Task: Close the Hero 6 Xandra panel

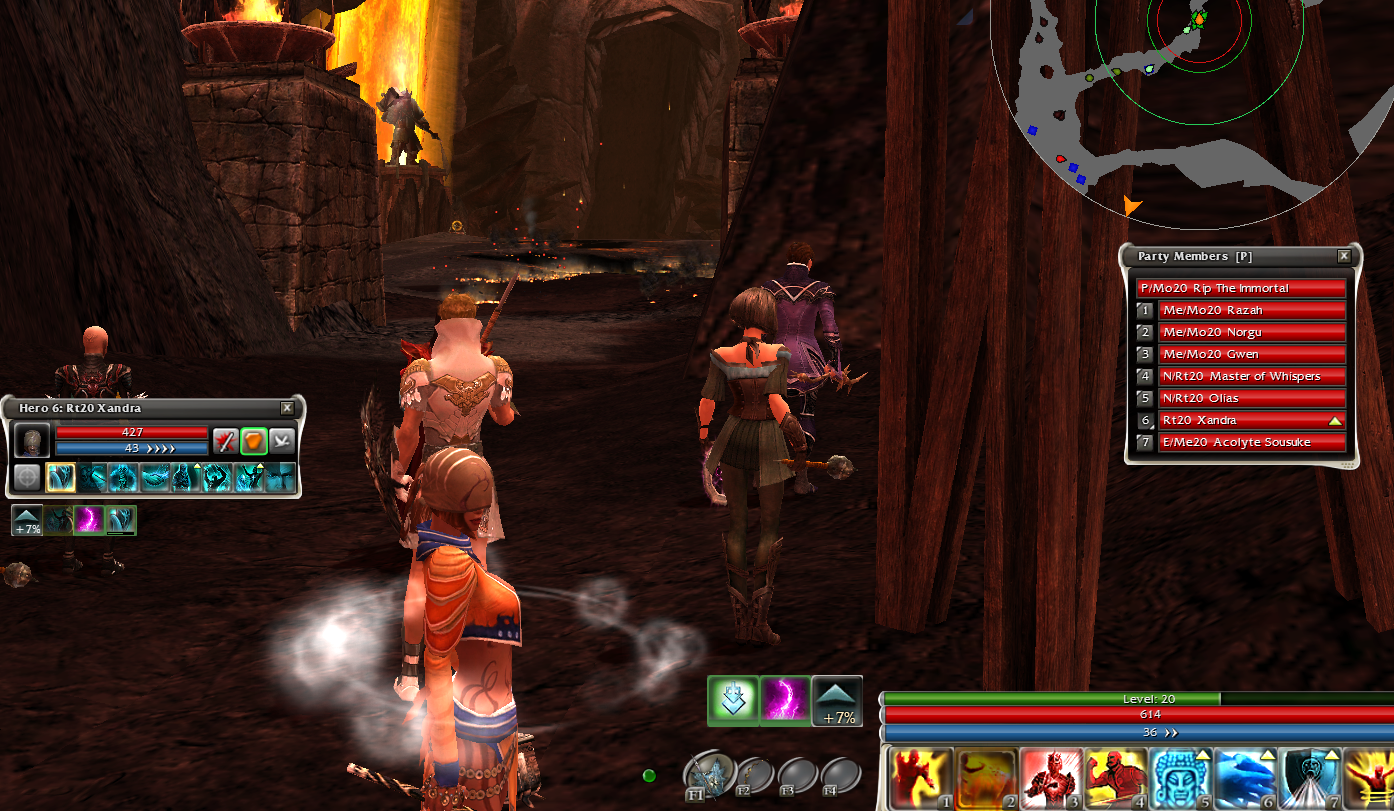Action: pyautogui.click(x=287, y=408)
